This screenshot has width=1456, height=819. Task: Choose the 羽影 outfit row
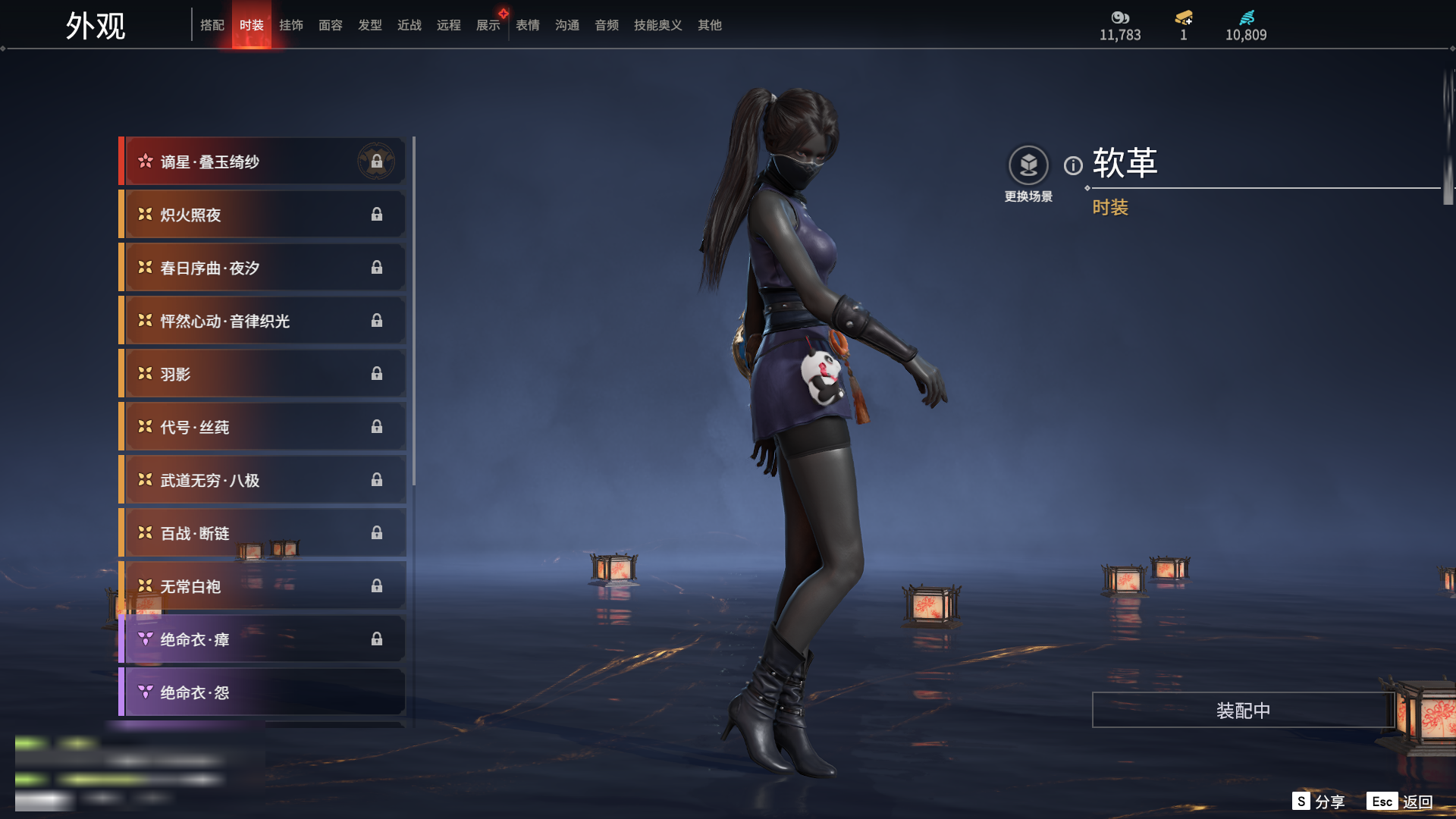[262, 374]
